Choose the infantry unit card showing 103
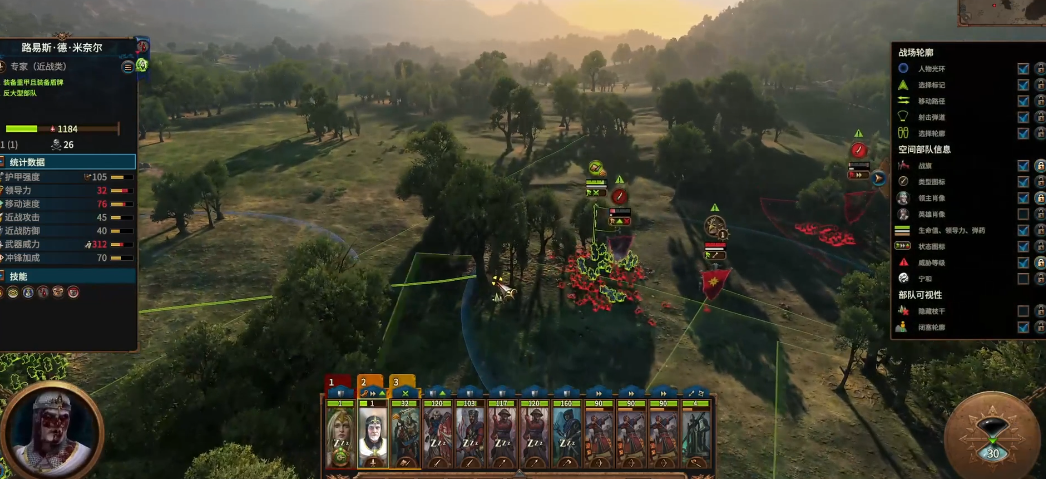The height and width of the screenshot is (479, 1046). point(470,434)
